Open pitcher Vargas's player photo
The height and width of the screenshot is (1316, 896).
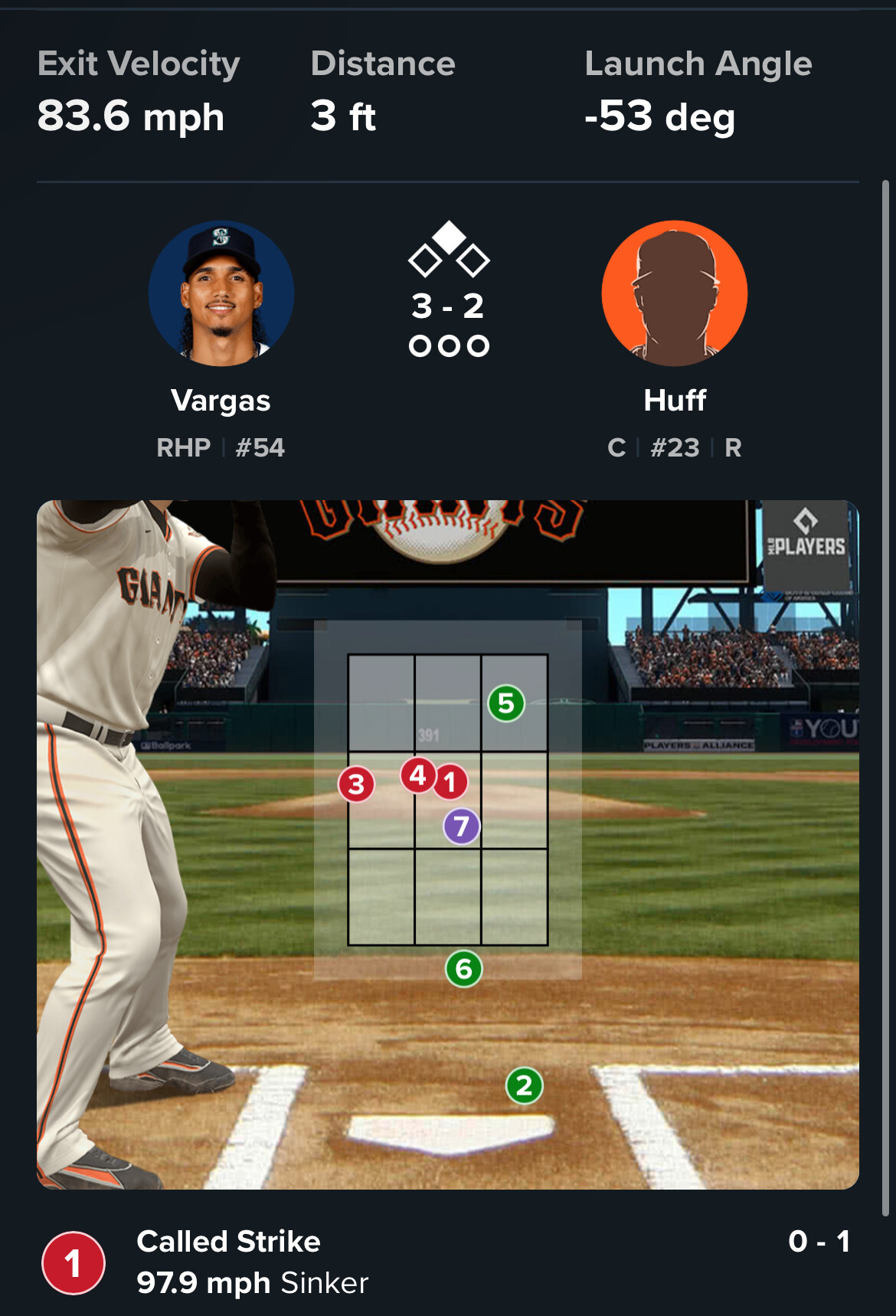pos(221,293)
